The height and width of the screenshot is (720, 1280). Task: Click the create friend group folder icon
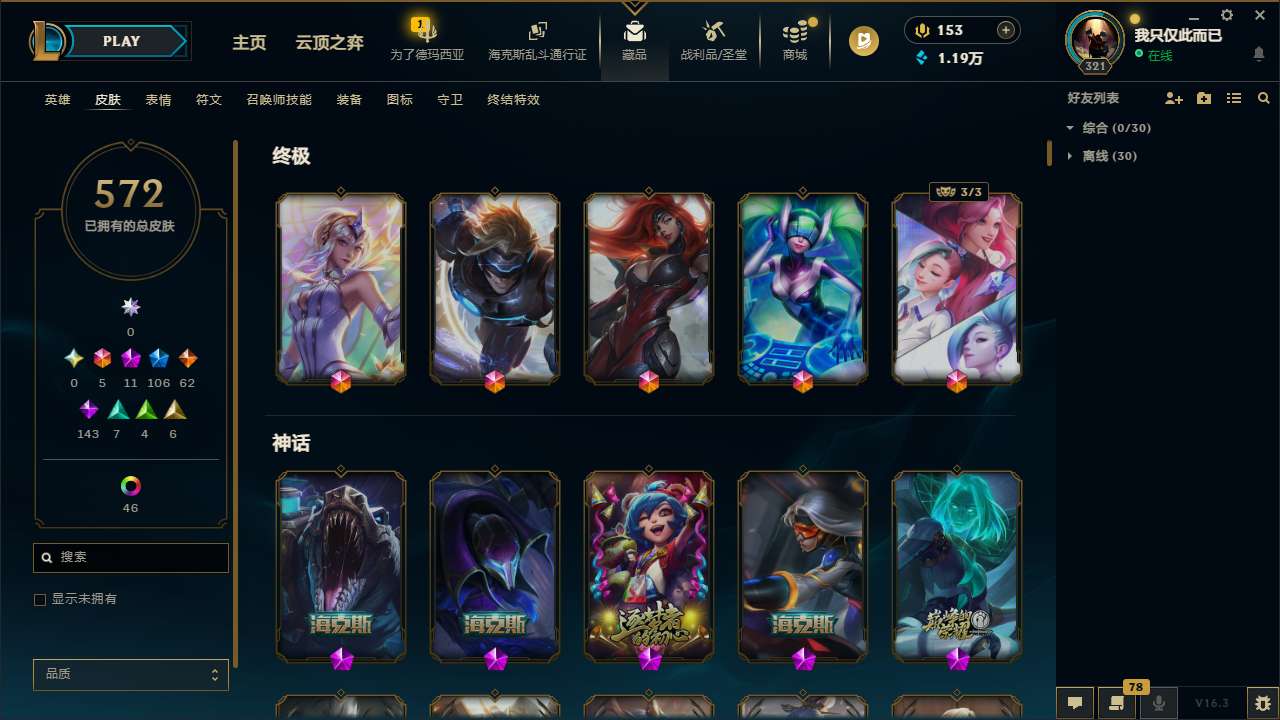point(1204,98)
